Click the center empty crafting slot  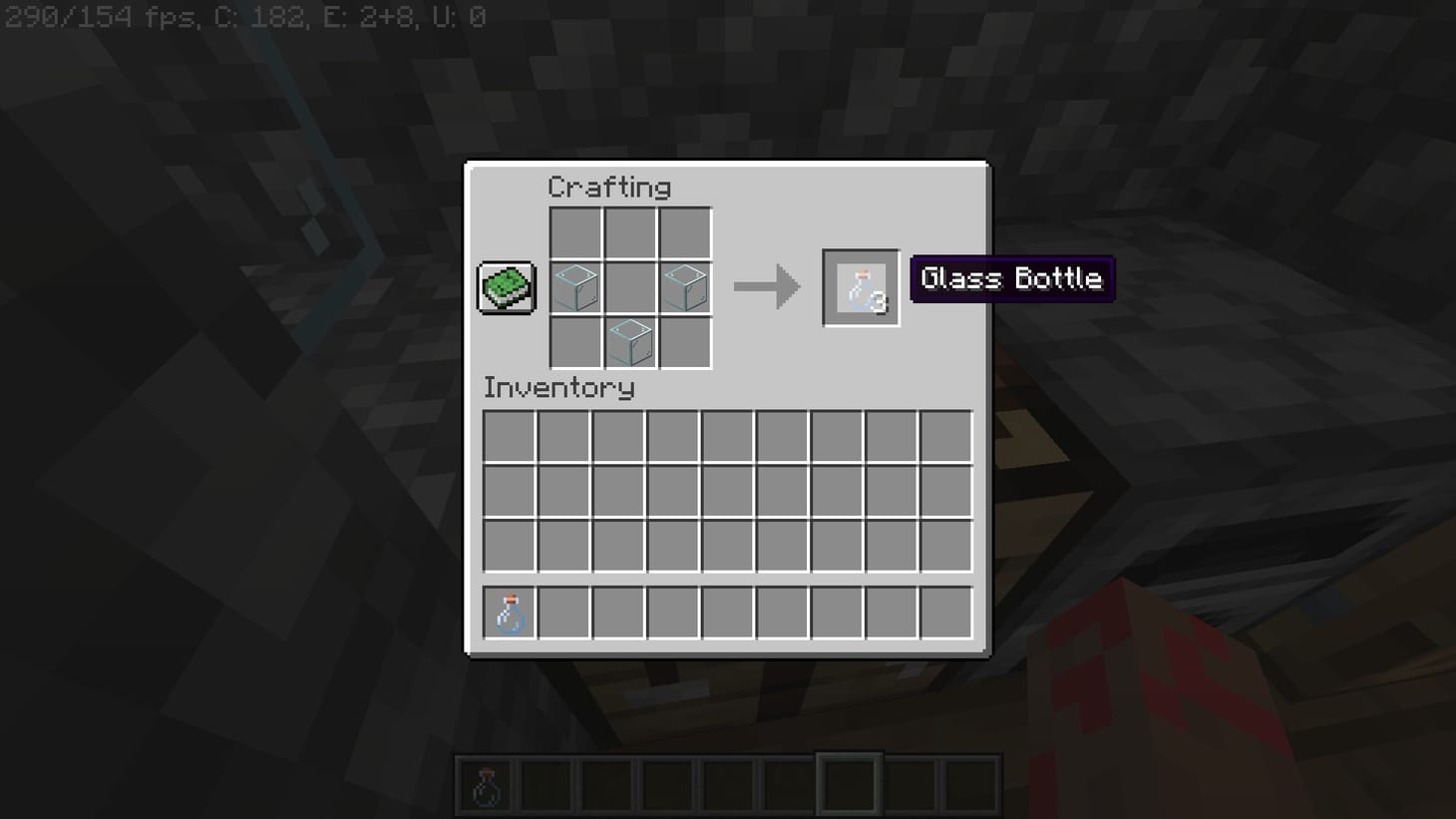tap(630, 287)
